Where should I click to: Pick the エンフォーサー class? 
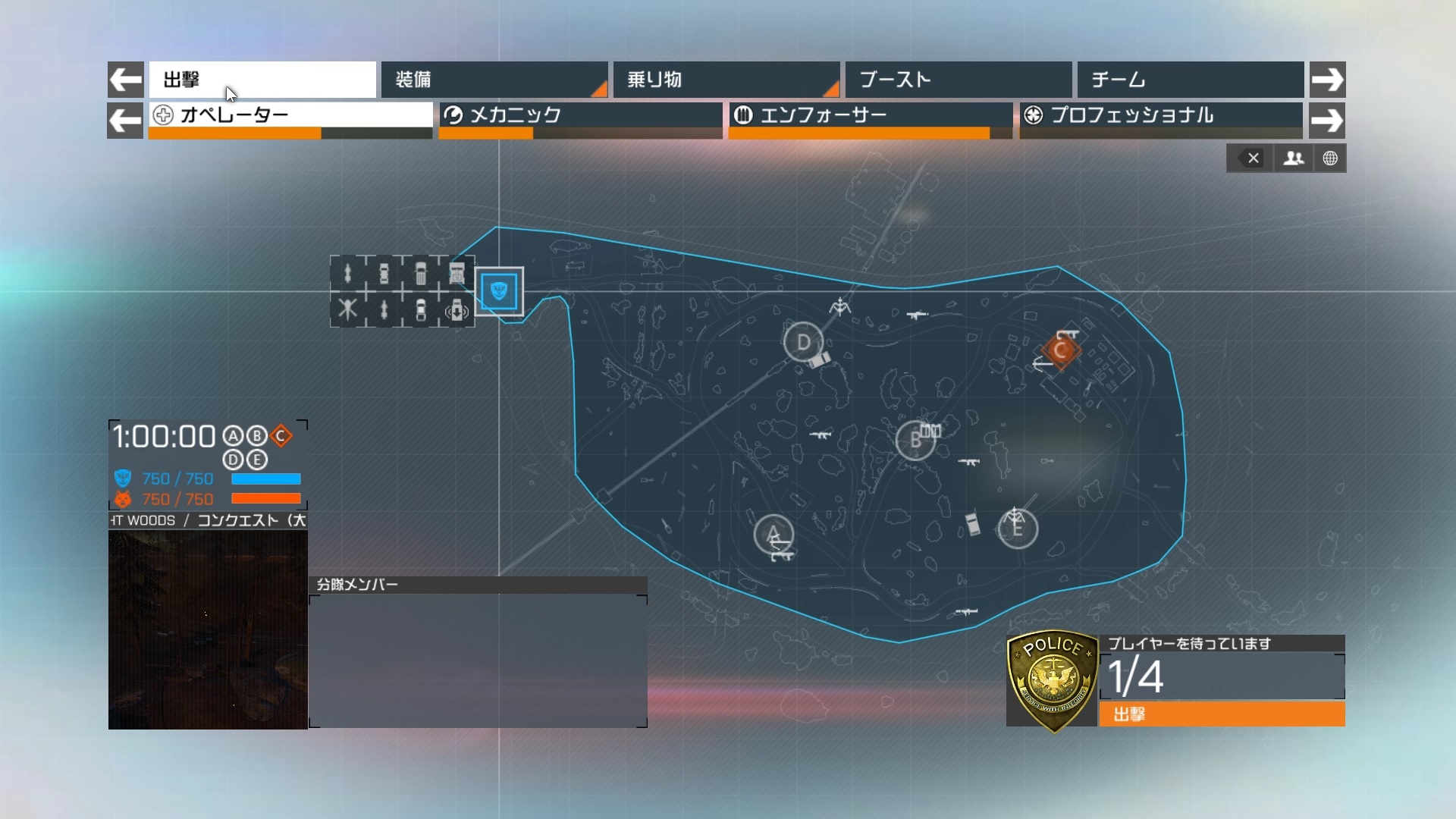[870, 115]
